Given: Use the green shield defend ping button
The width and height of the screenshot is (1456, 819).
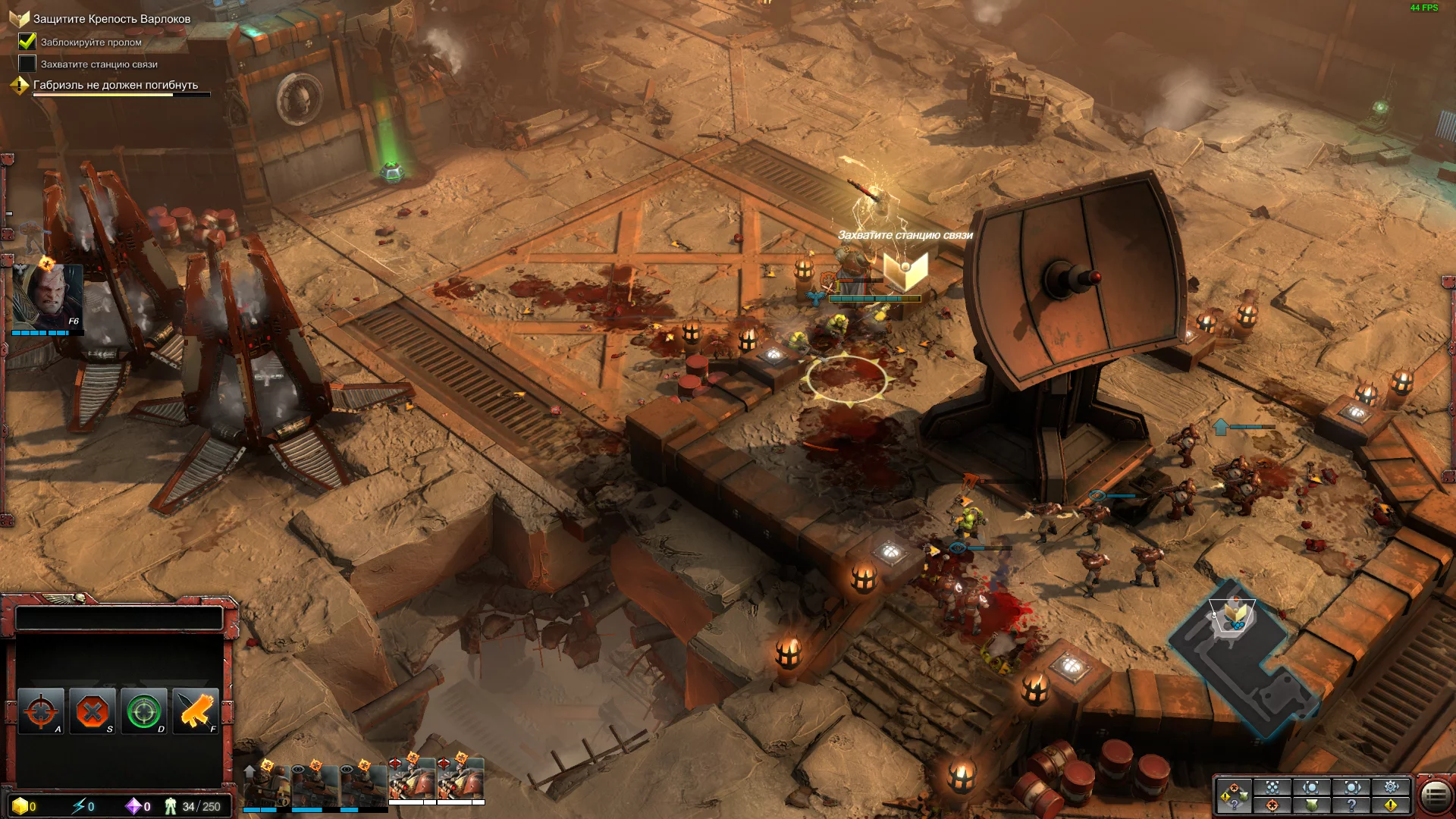Looking at the screenshot, I should coord(1312,805).
